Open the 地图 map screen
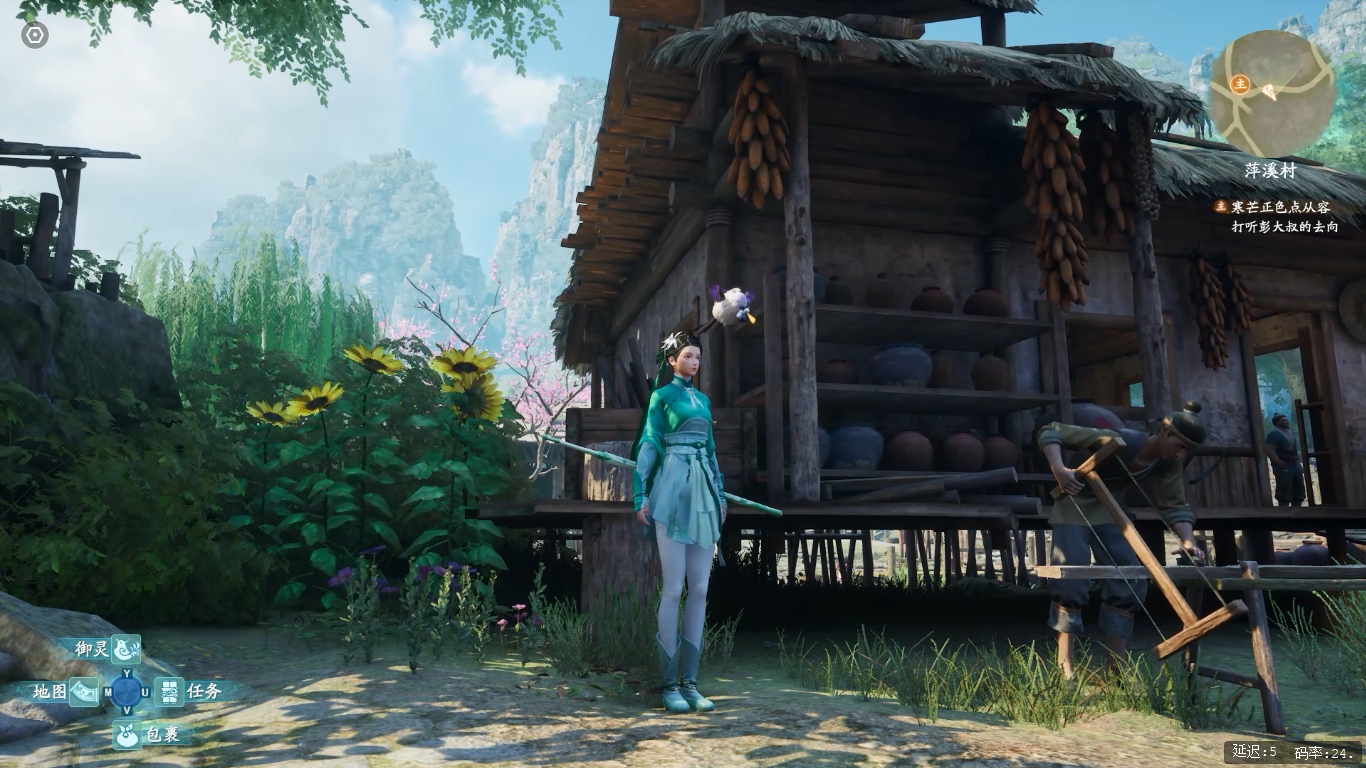This screenshot has height=768, width=1366. click(84, 691)
